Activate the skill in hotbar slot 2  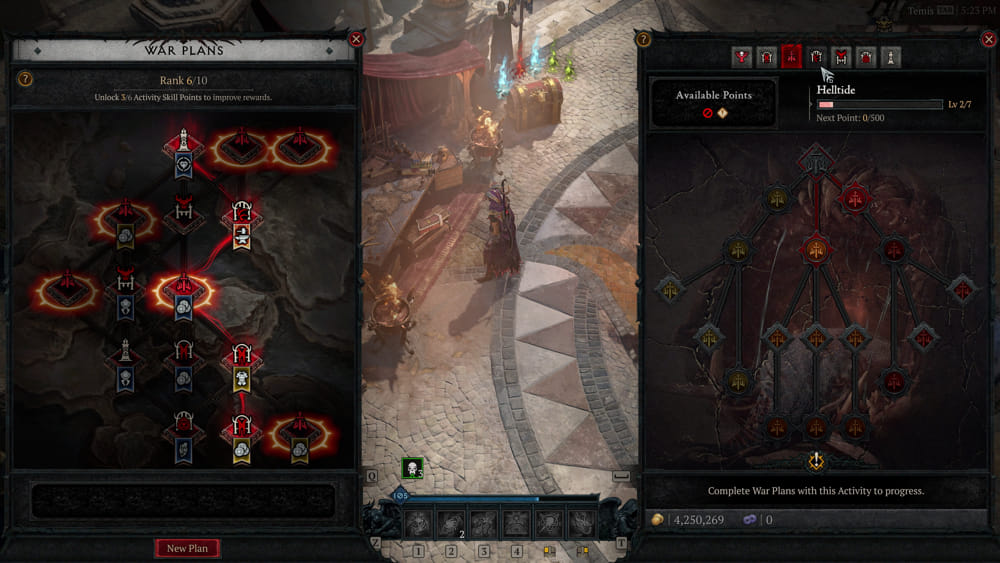click(x=451, y=522)
